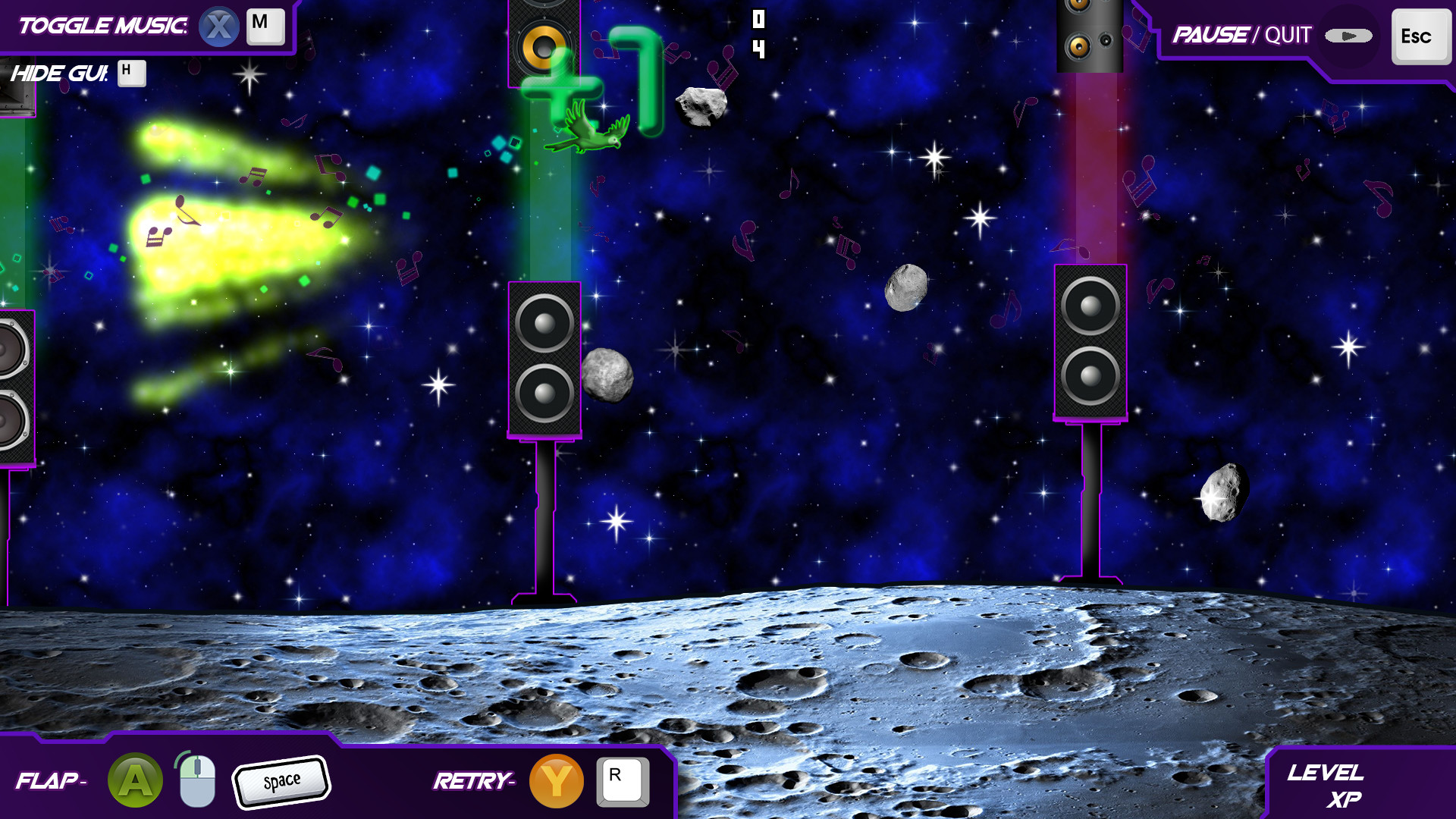Click the orange Xbox Y button icon for Retry

(559, 780)
